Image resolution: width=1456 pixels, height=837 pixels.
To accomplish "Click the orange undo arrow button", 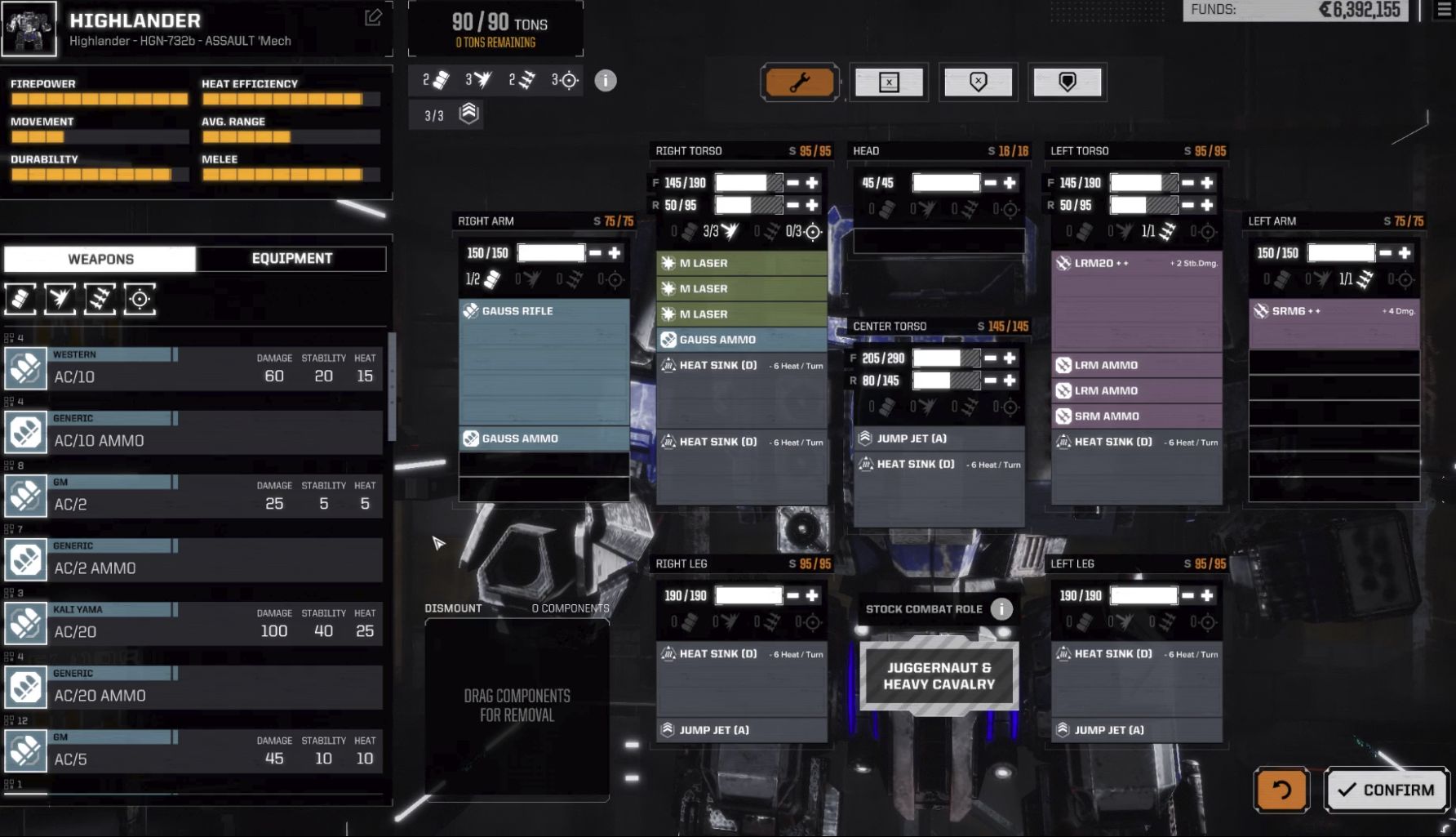I will pyautogui.click(x=1281, y=790).
